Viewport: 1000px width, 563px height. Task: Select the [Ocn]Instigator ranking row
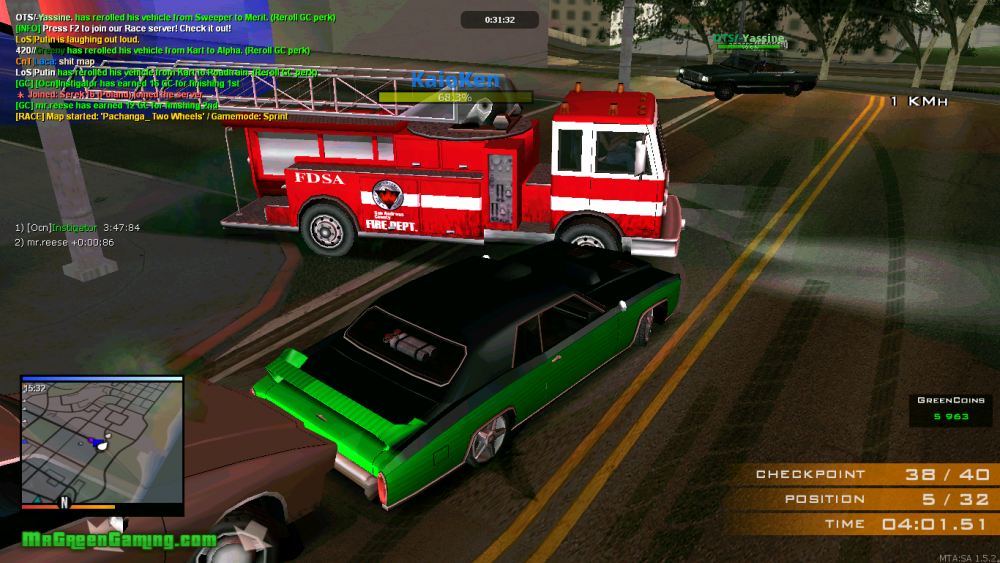[x=77, y=228]
